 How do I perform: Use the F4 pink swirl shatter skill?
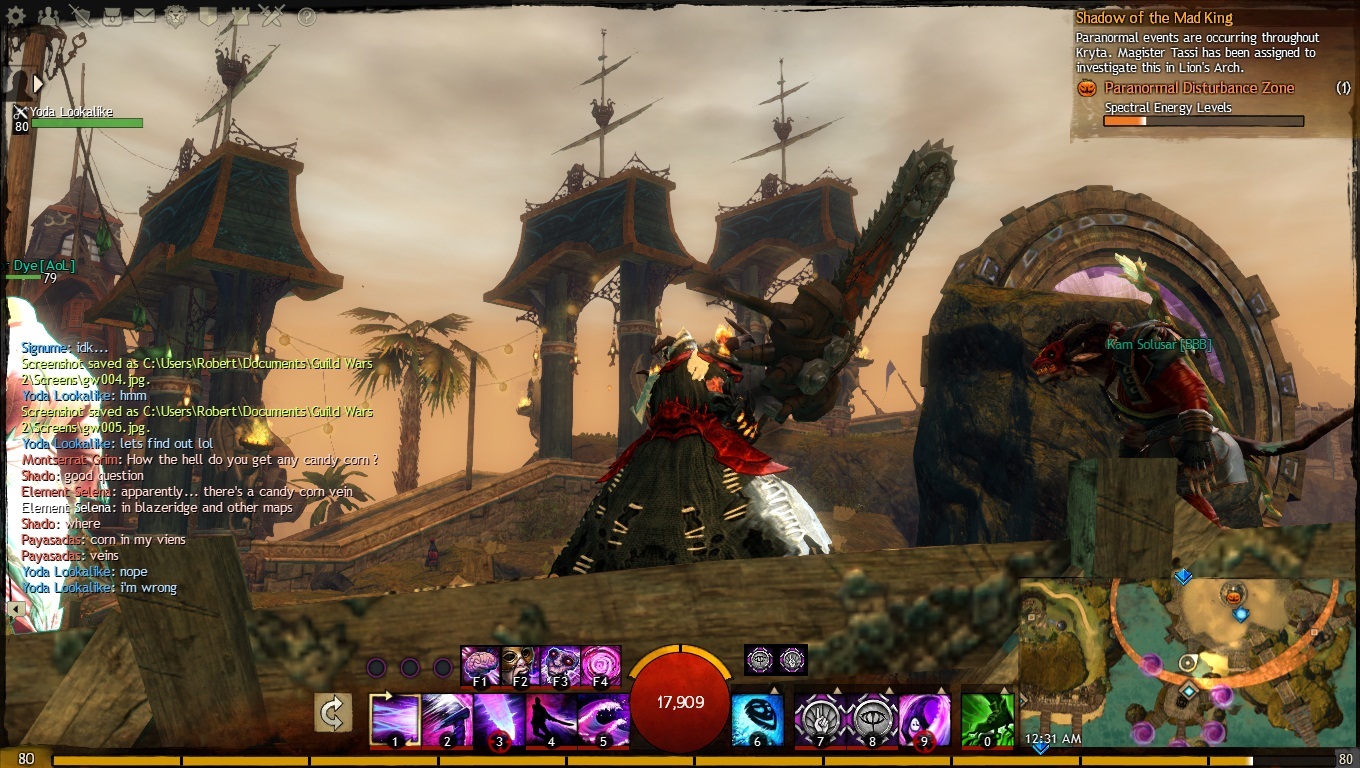[601, 666]
